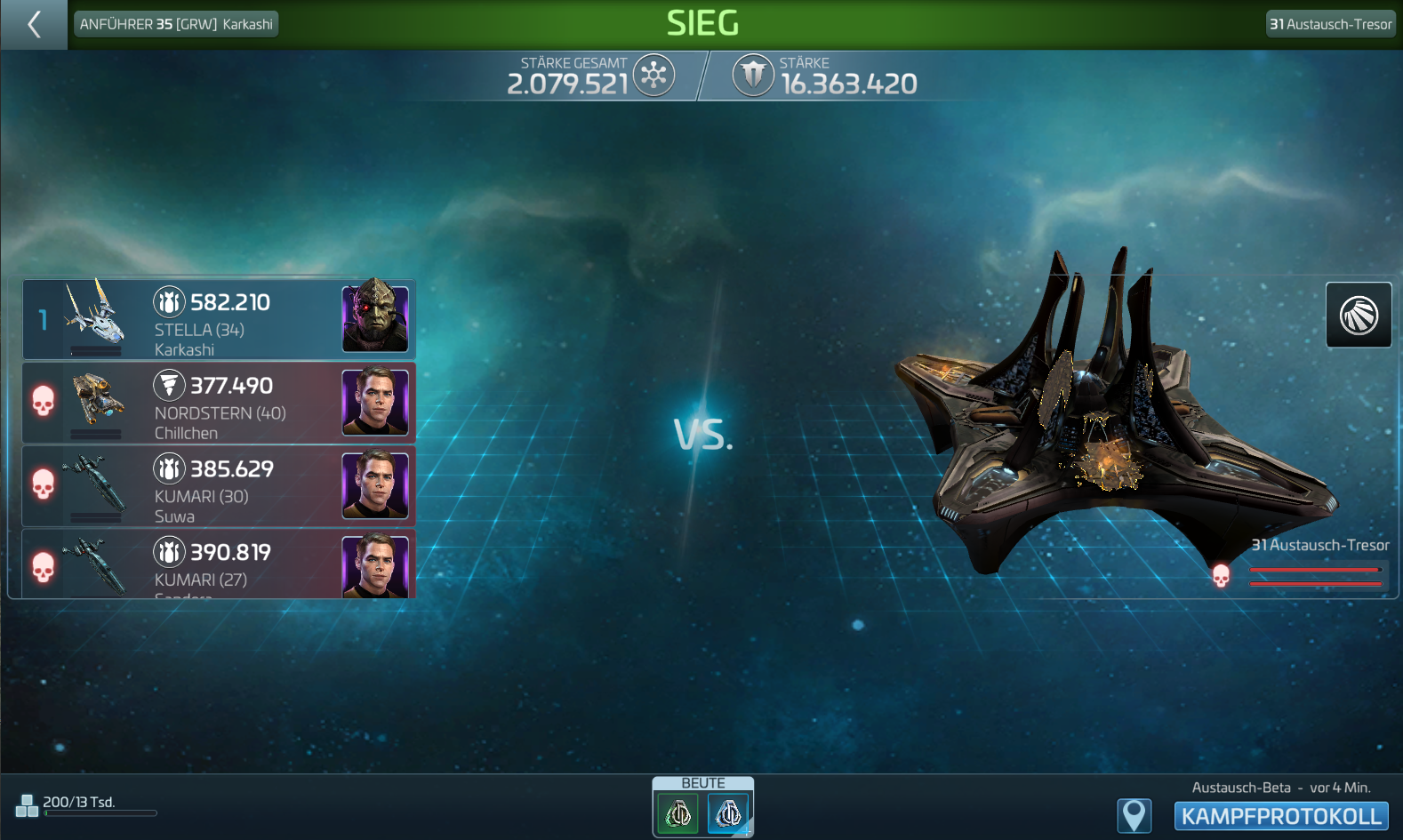Inspect the blue loot item under Beute
Screen dimensions: 1403x840
tap(728, 813)
